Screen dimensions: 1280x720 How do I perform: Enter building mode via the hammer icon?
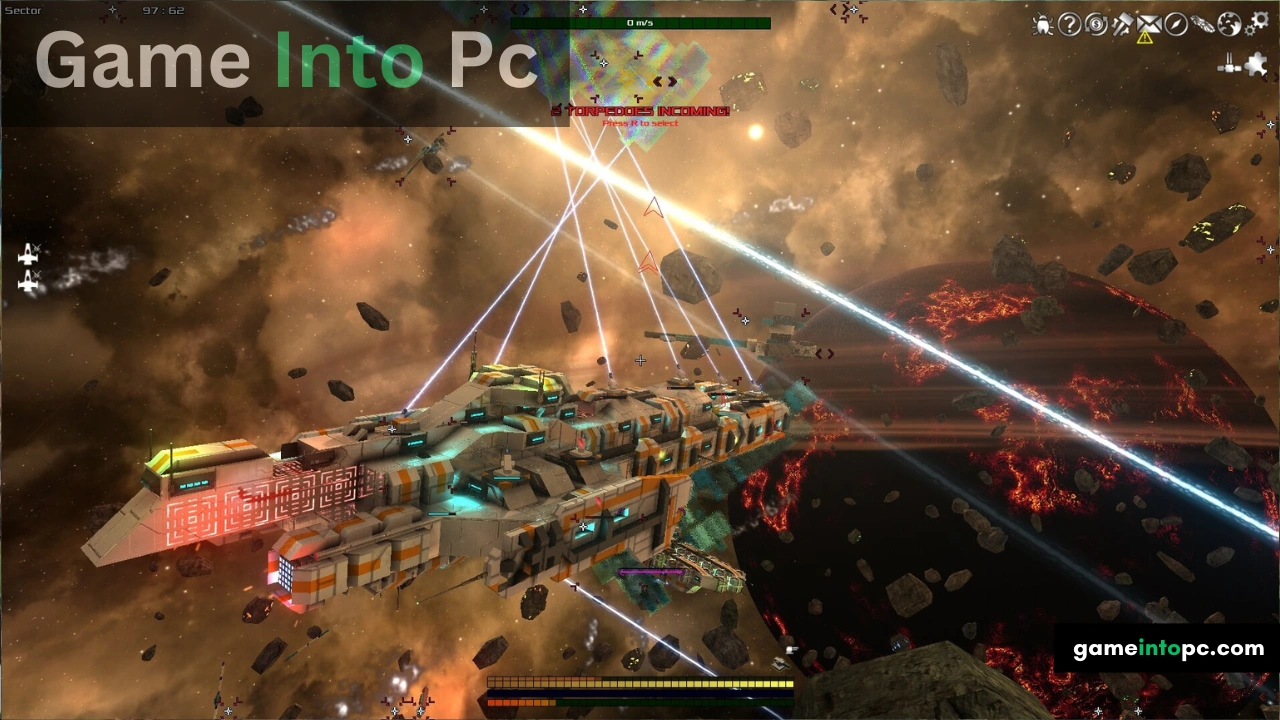coord(1122,25)
